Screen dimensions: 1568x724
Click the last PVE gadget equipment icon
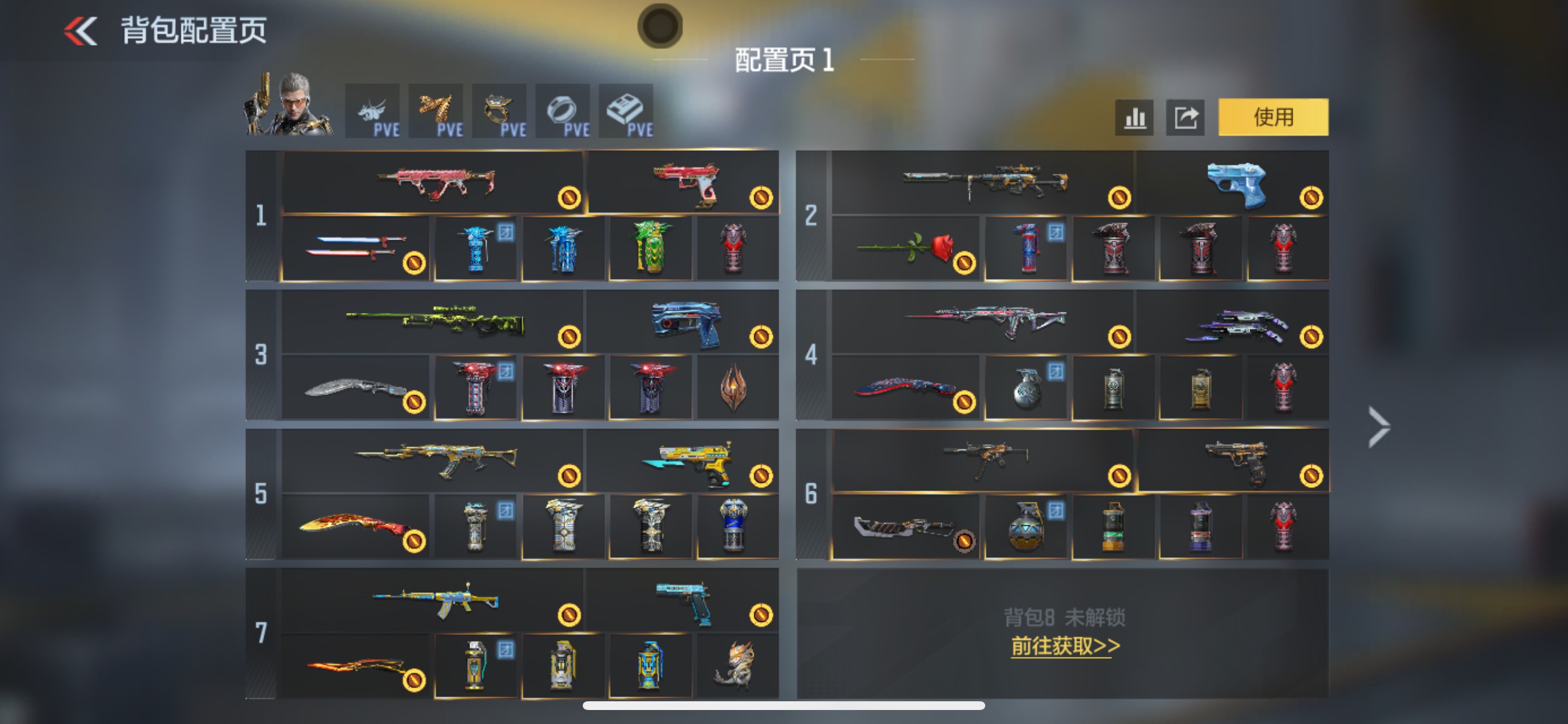[x=626, y=110]
